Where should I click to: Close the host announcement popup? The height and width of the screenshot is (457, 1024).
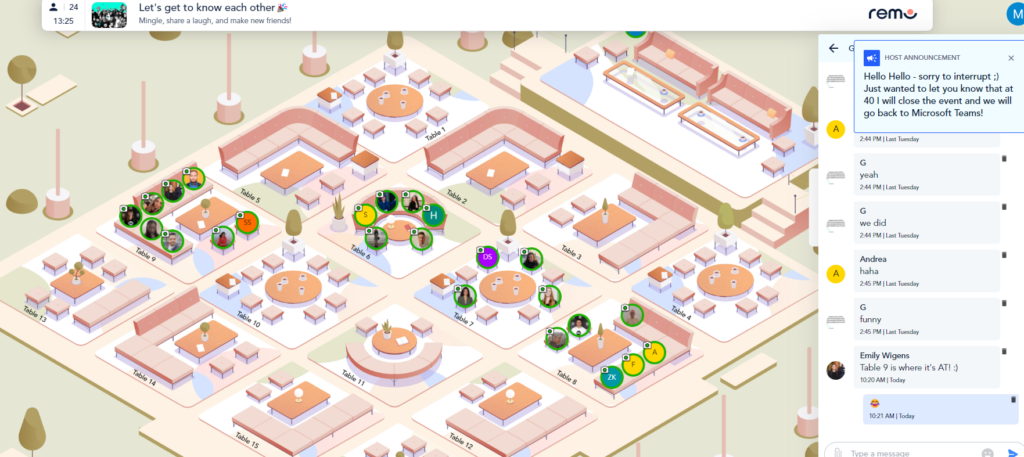tap(1010, 58)
